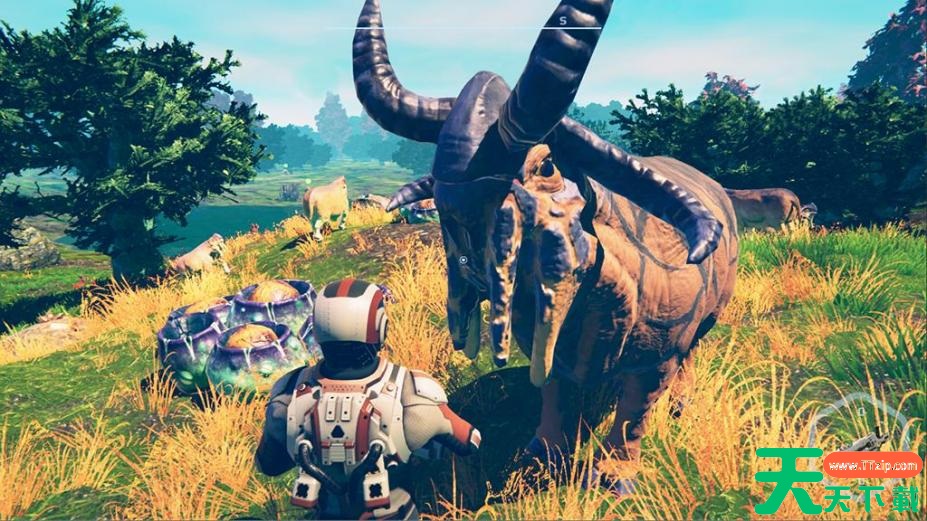
Task: Click the compass bar heading strip
Action: coord(463,25)
